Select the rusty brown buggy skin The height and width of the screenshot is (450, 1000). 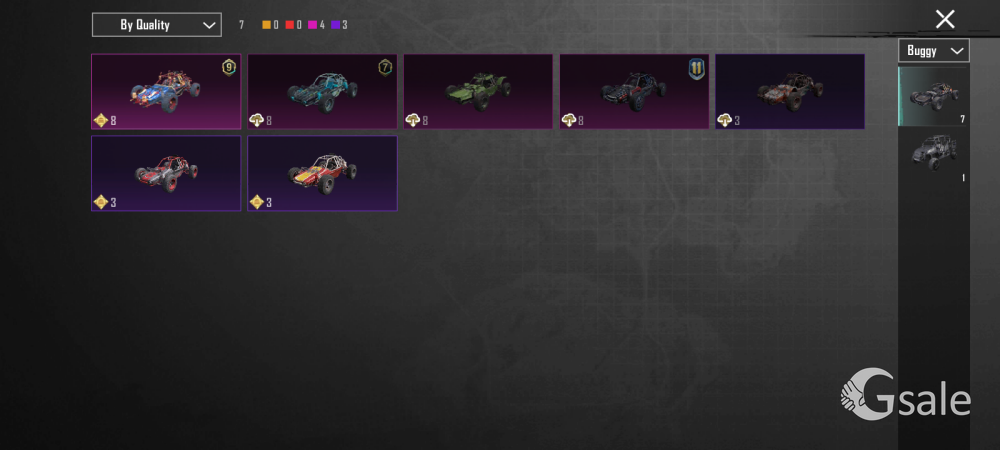(x=790, y=92)
